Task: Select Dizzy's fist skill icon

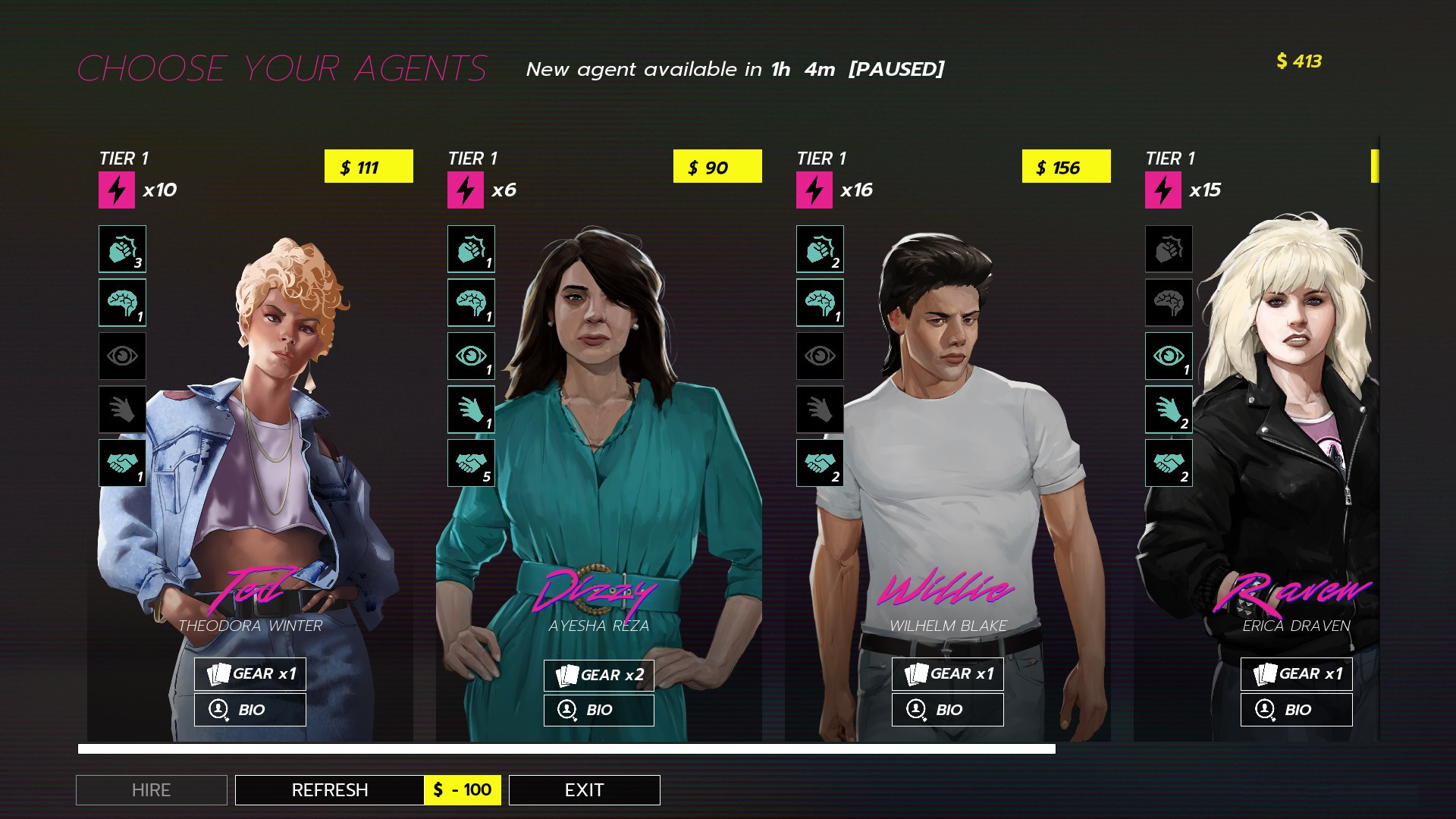Action: click(471, 249)
